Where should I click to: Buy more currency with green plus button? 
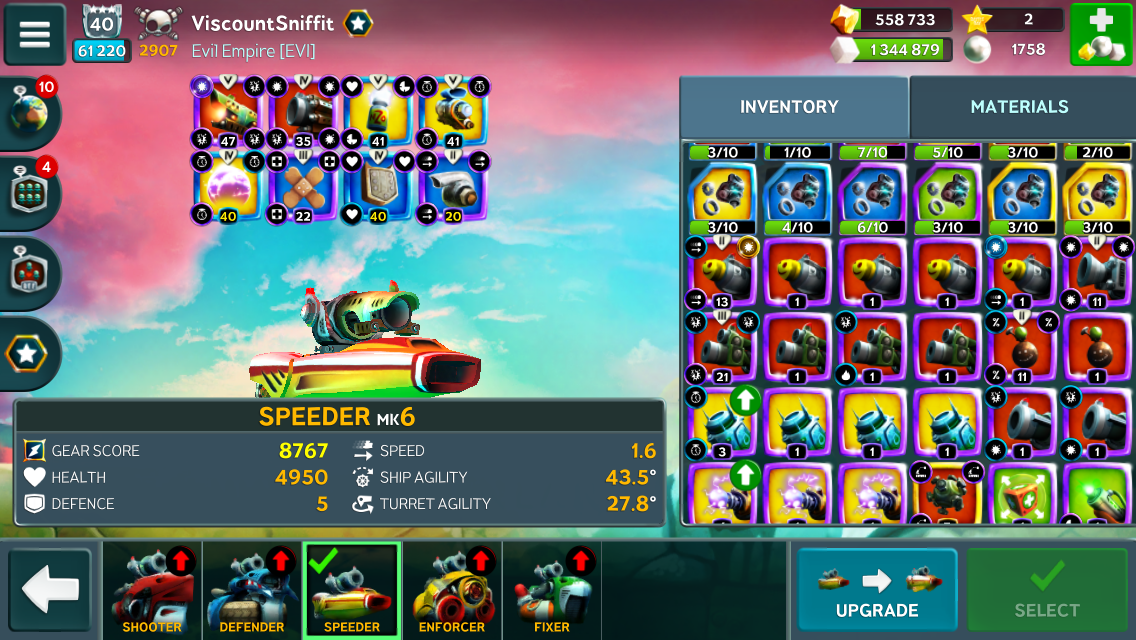tap(1100, 35)
